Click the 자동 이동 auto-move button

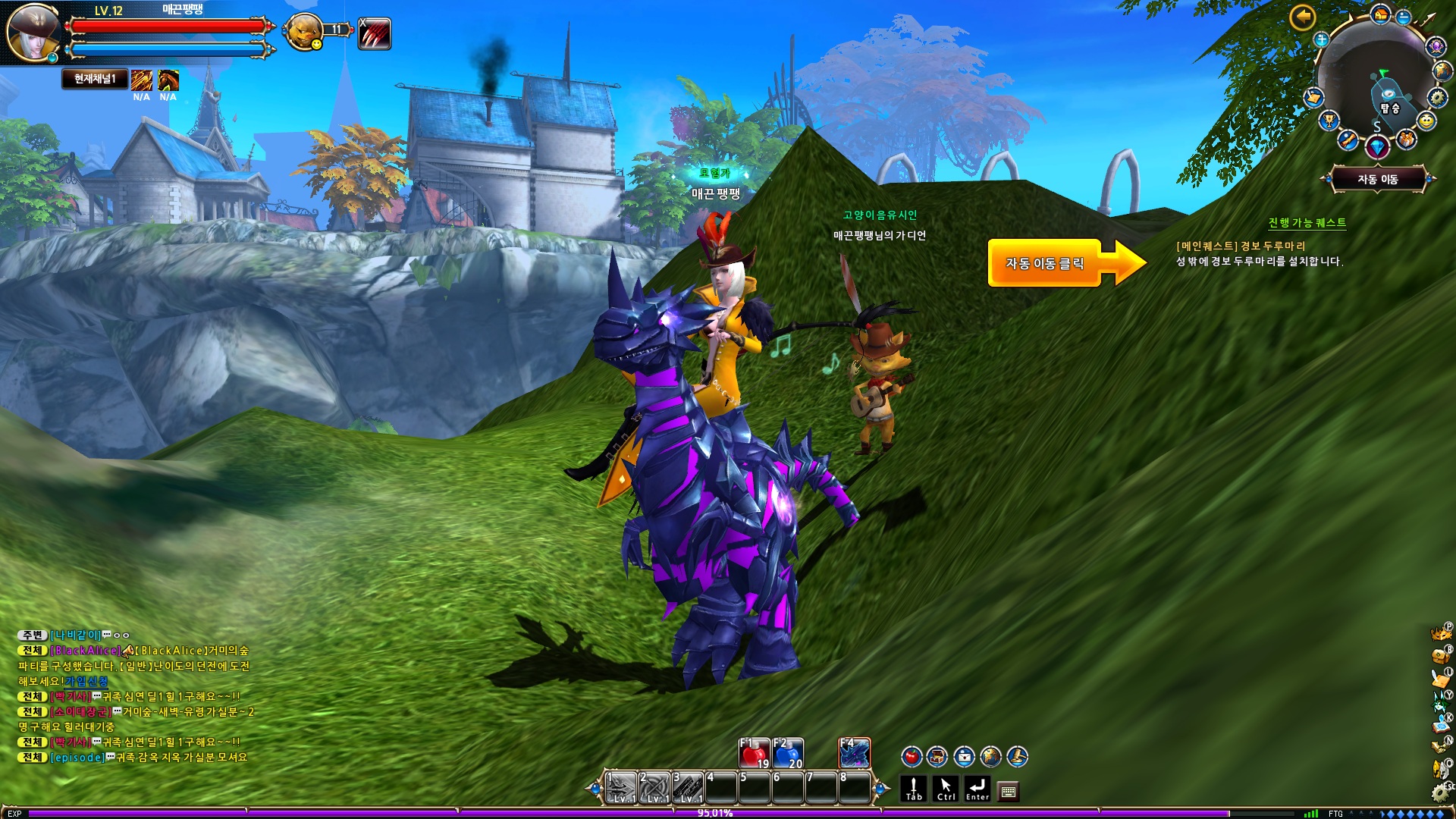[1377, 180]
